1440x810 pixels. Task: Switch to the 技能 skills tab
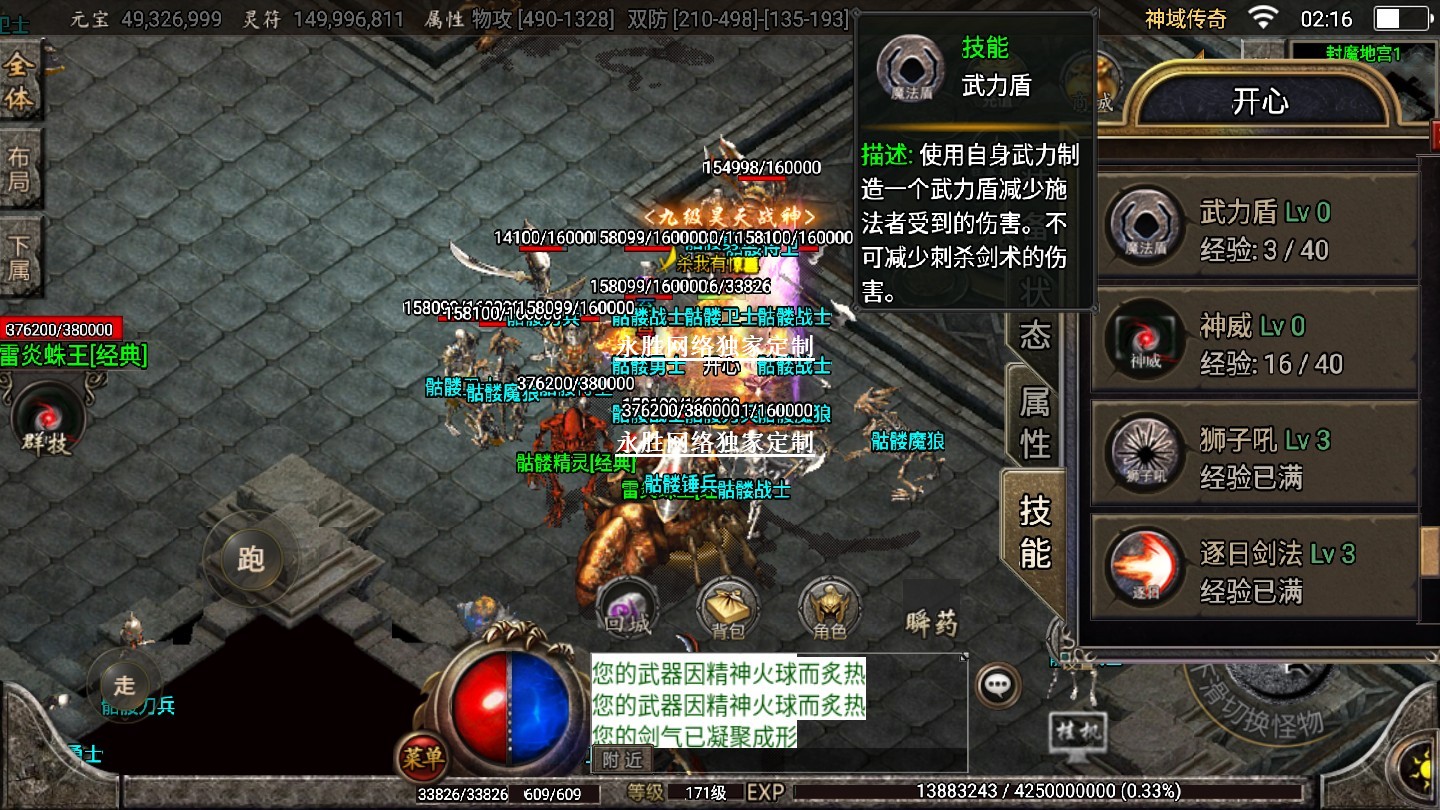(x=1035, y=530)
